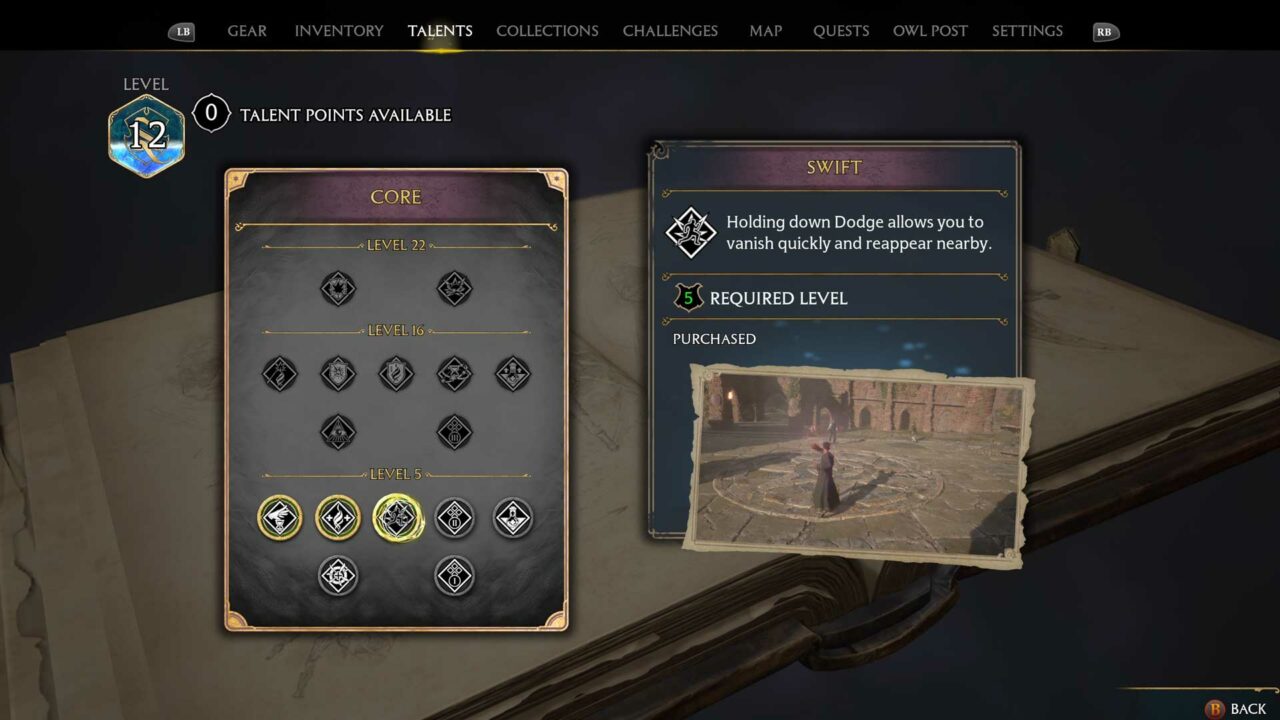Viewport: 1280px width, 720px height.
Task: Switch to the COLLECTIONS tab
Action: (547, 30)
